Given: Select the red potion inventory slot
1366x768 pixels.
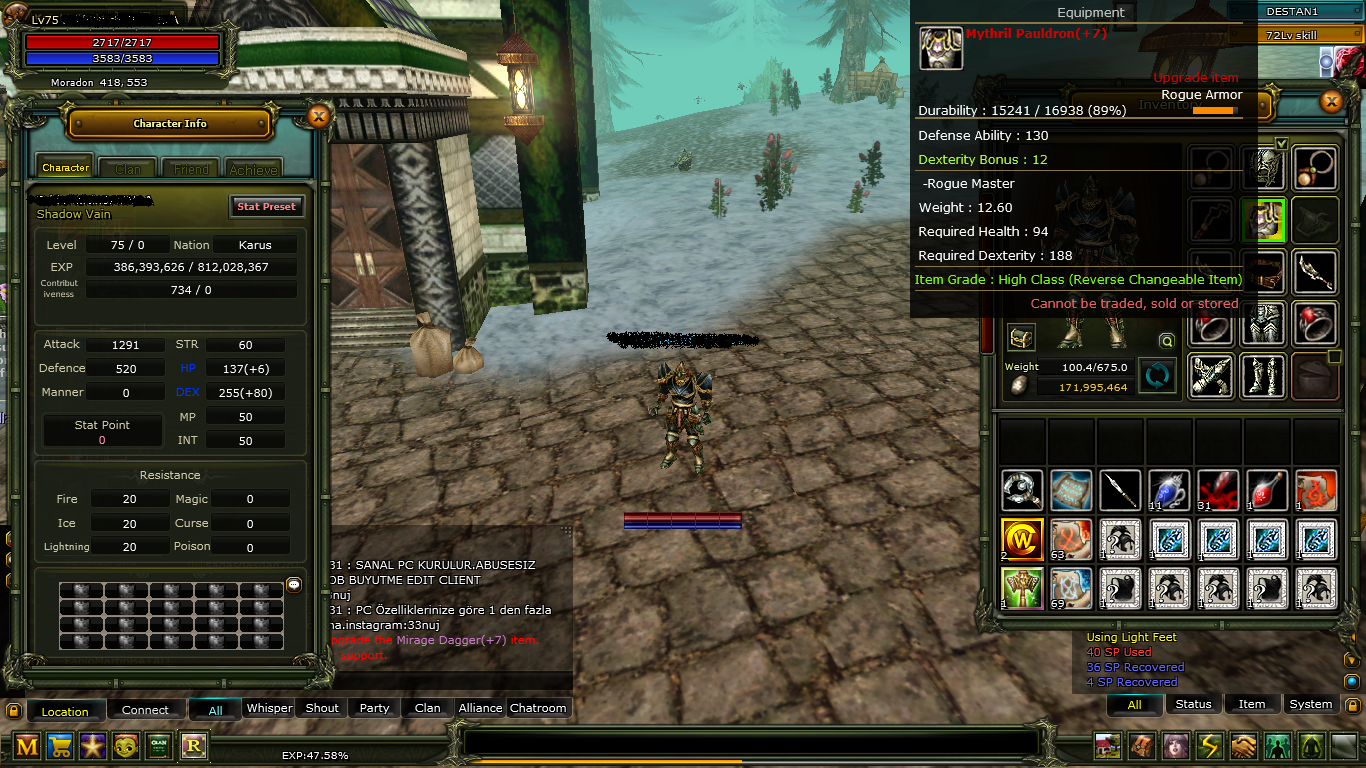Looking at the screenshot, I should click(x=1267, y=490).
